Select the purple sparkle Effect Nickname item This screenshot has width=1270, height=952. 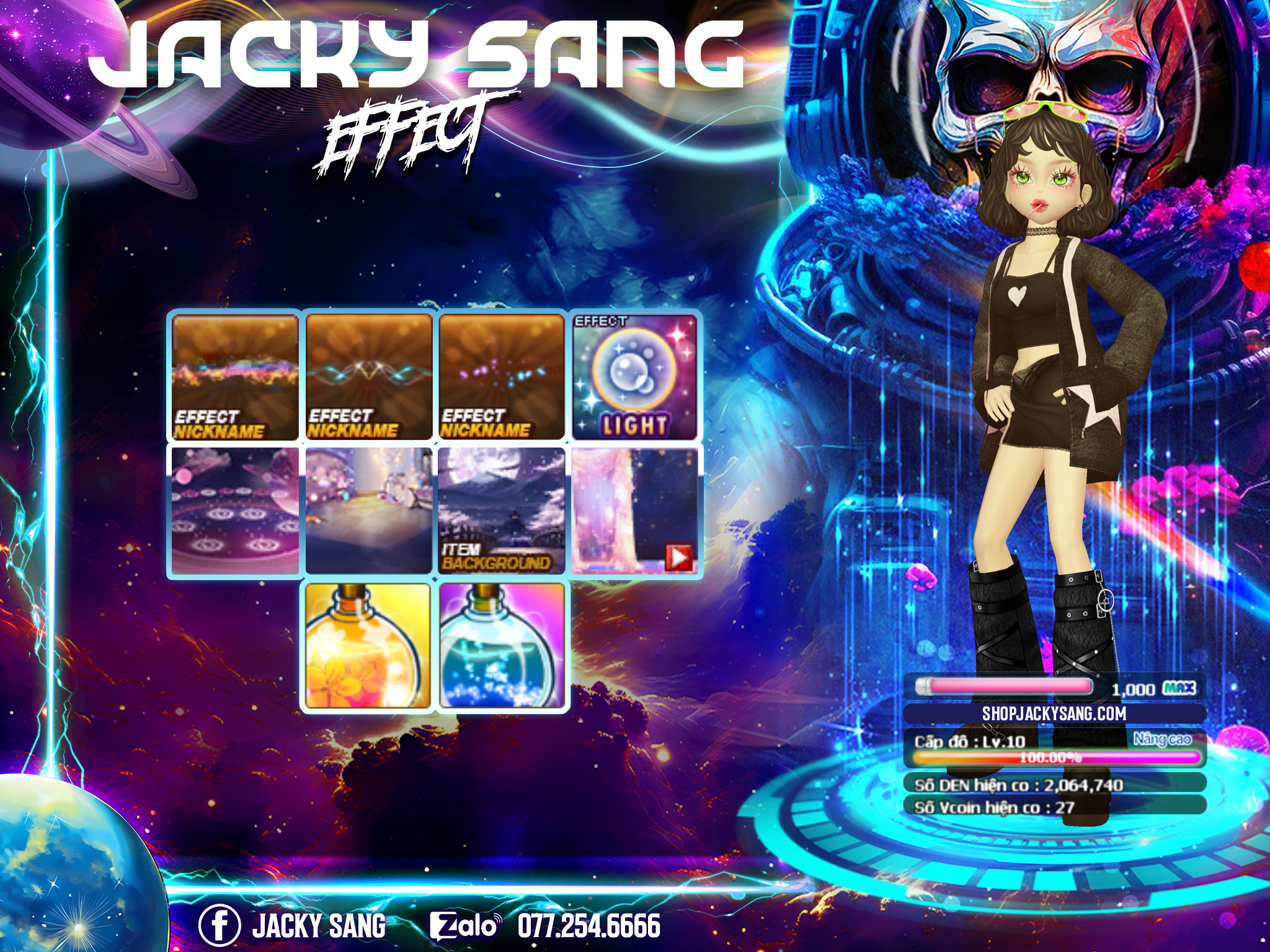[x=502, y=377]
